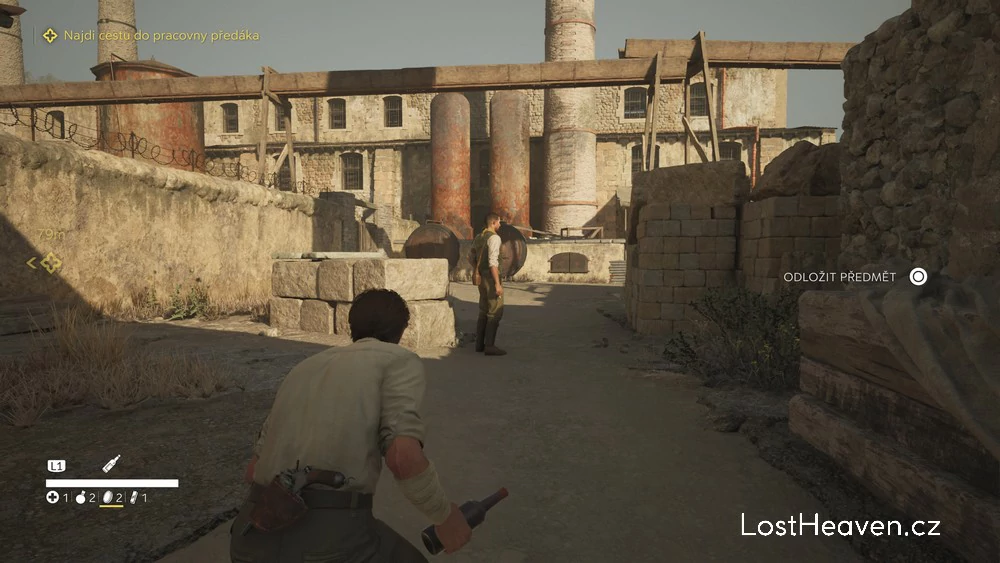Image resolution: width=1000 pixels, height=563 pixels.
Task: Select the round flask throwable slot
Action: coord(80,497)
